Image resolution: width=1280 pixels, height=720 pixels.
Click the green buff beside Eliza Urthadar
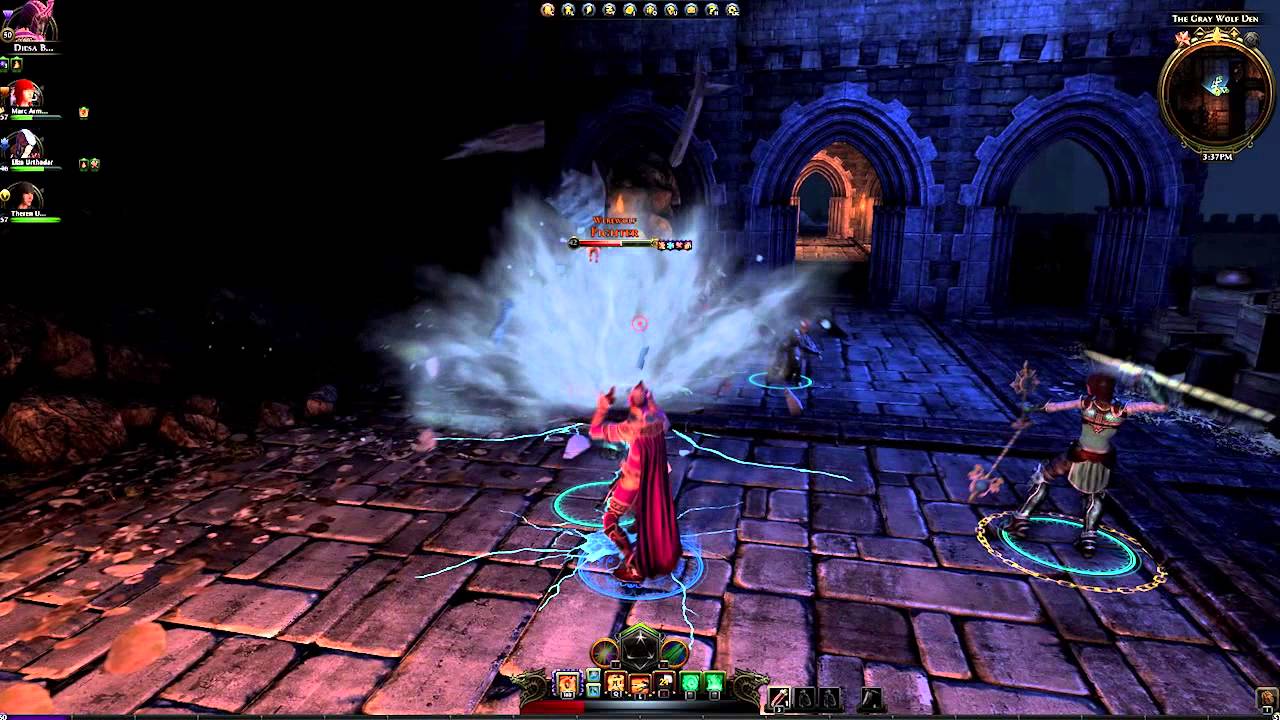coord(95,163)
